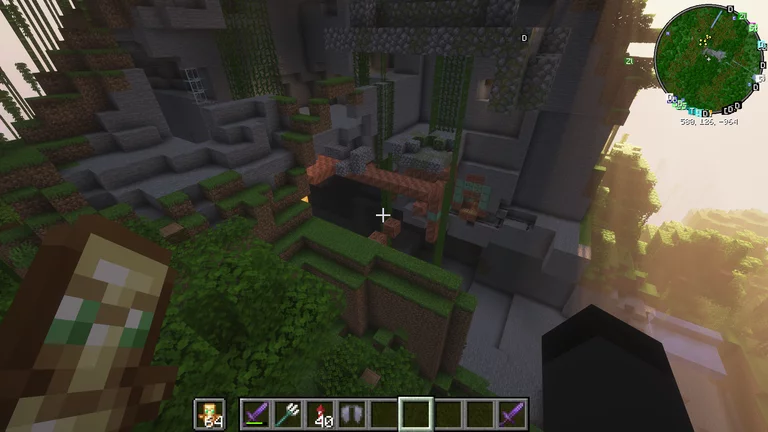Select the trident hotbar slot
Image resolution: width=768 pixels, height=432 pixels.
(x=289, y=414)
